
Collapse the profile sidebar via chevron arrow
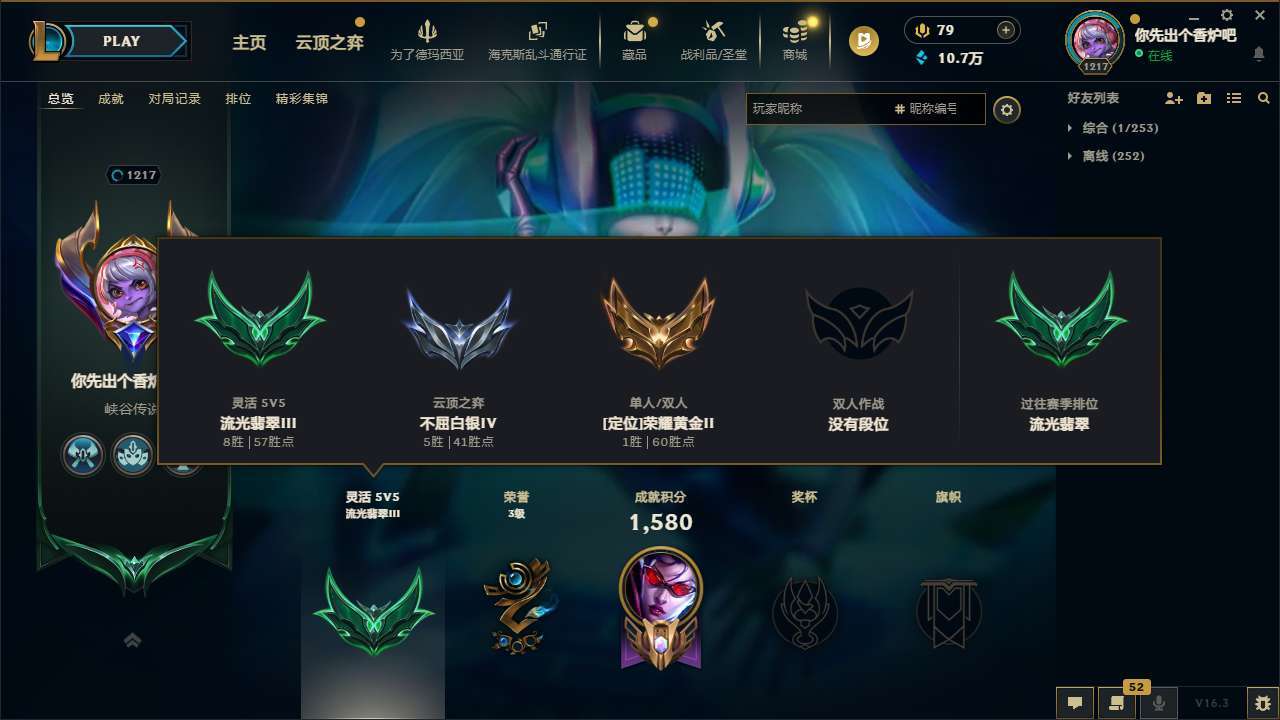pyautogui.click(x=132, y=640)
